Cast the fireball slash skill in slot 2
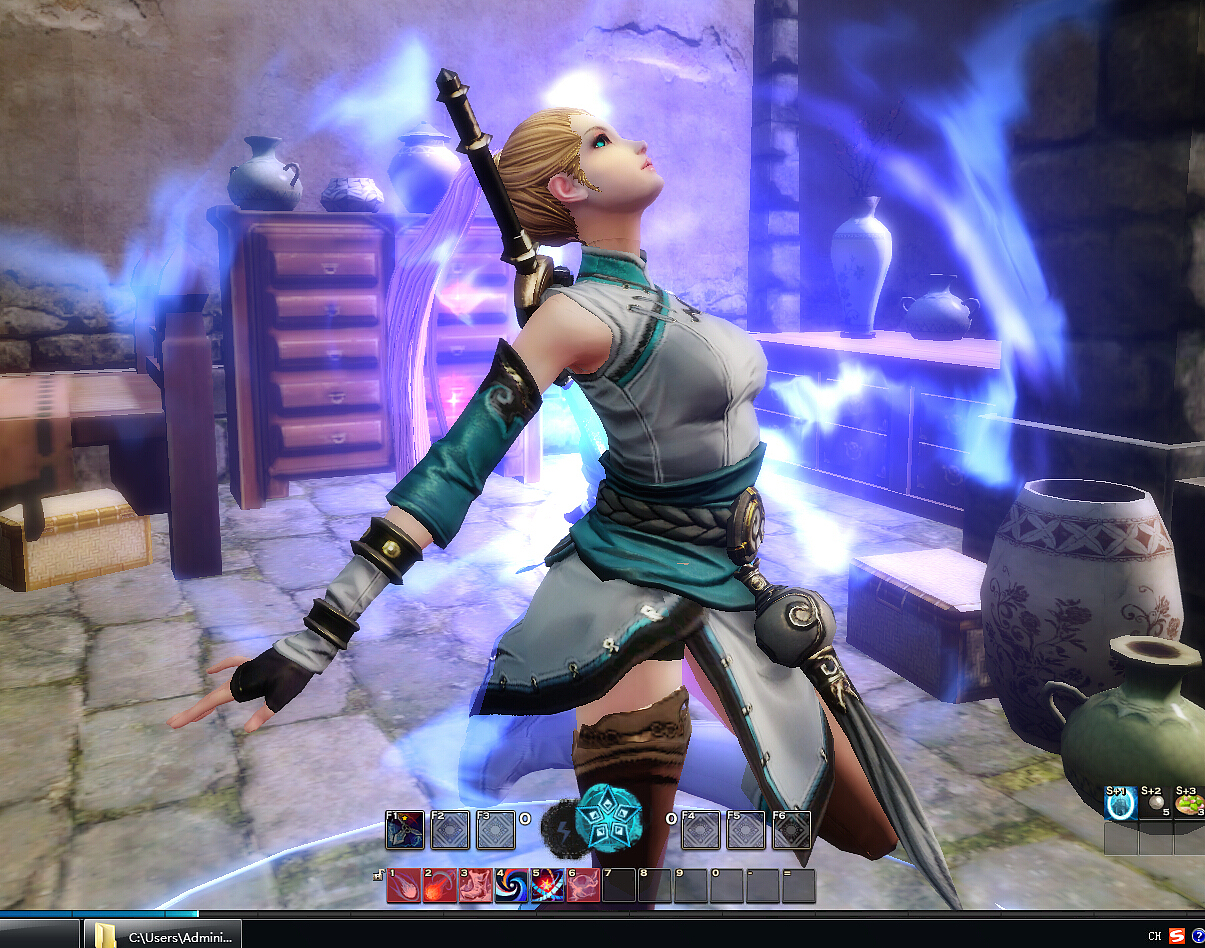This screenshot has height=948, width=1205. [439, 886]
